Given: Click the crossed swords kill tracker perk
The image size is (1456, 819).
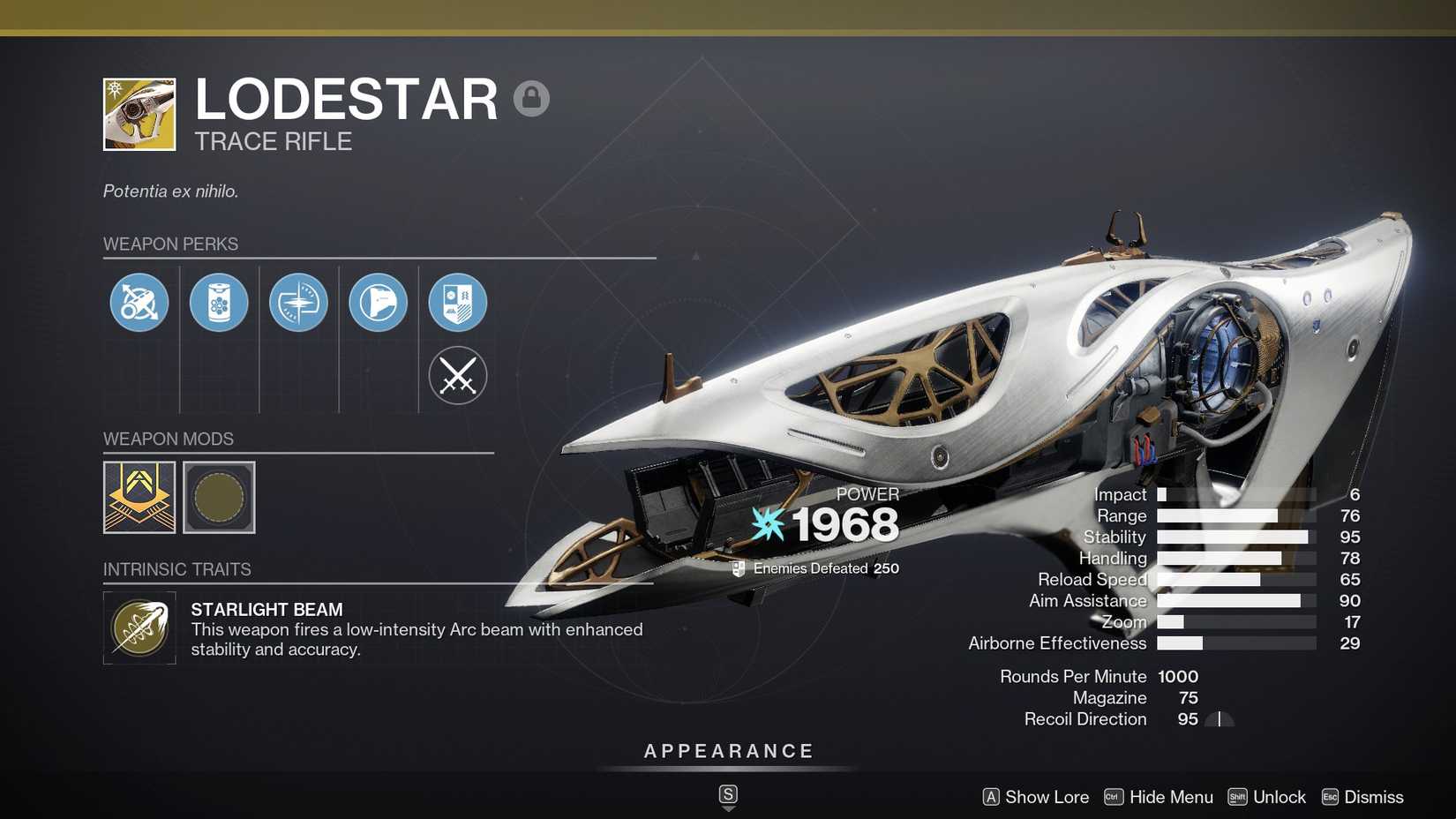Looking at the screenshot, I should (457, 375).
